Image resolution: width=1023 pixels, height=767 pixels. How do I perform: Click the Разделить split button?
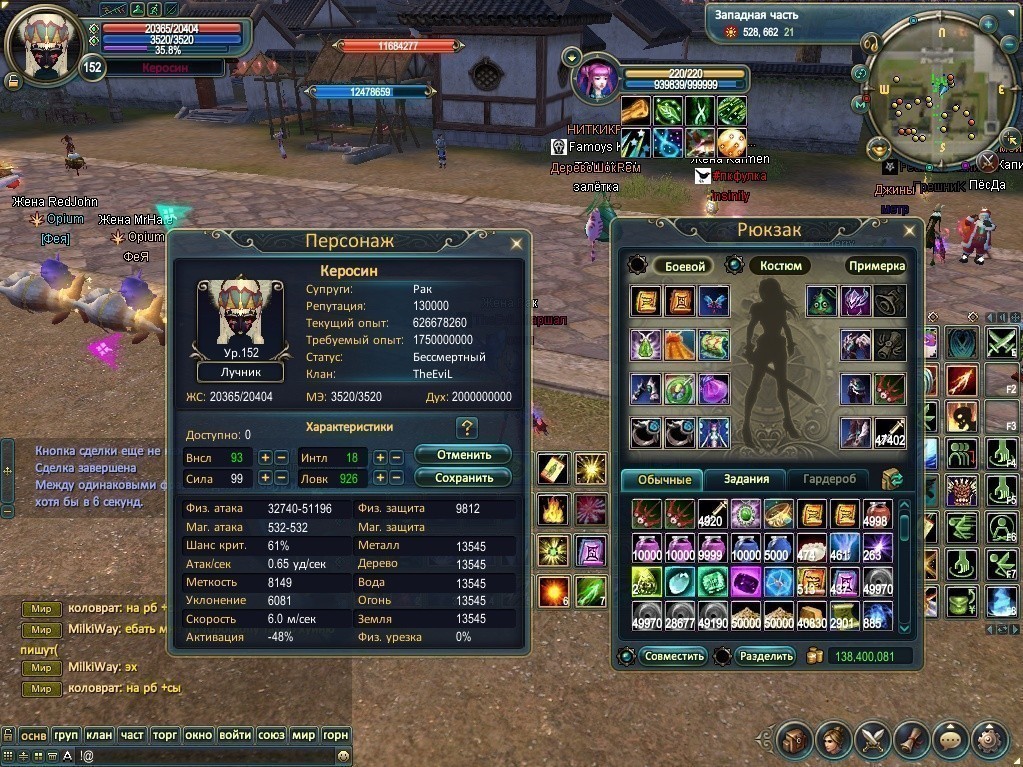[x=765, y=656]
